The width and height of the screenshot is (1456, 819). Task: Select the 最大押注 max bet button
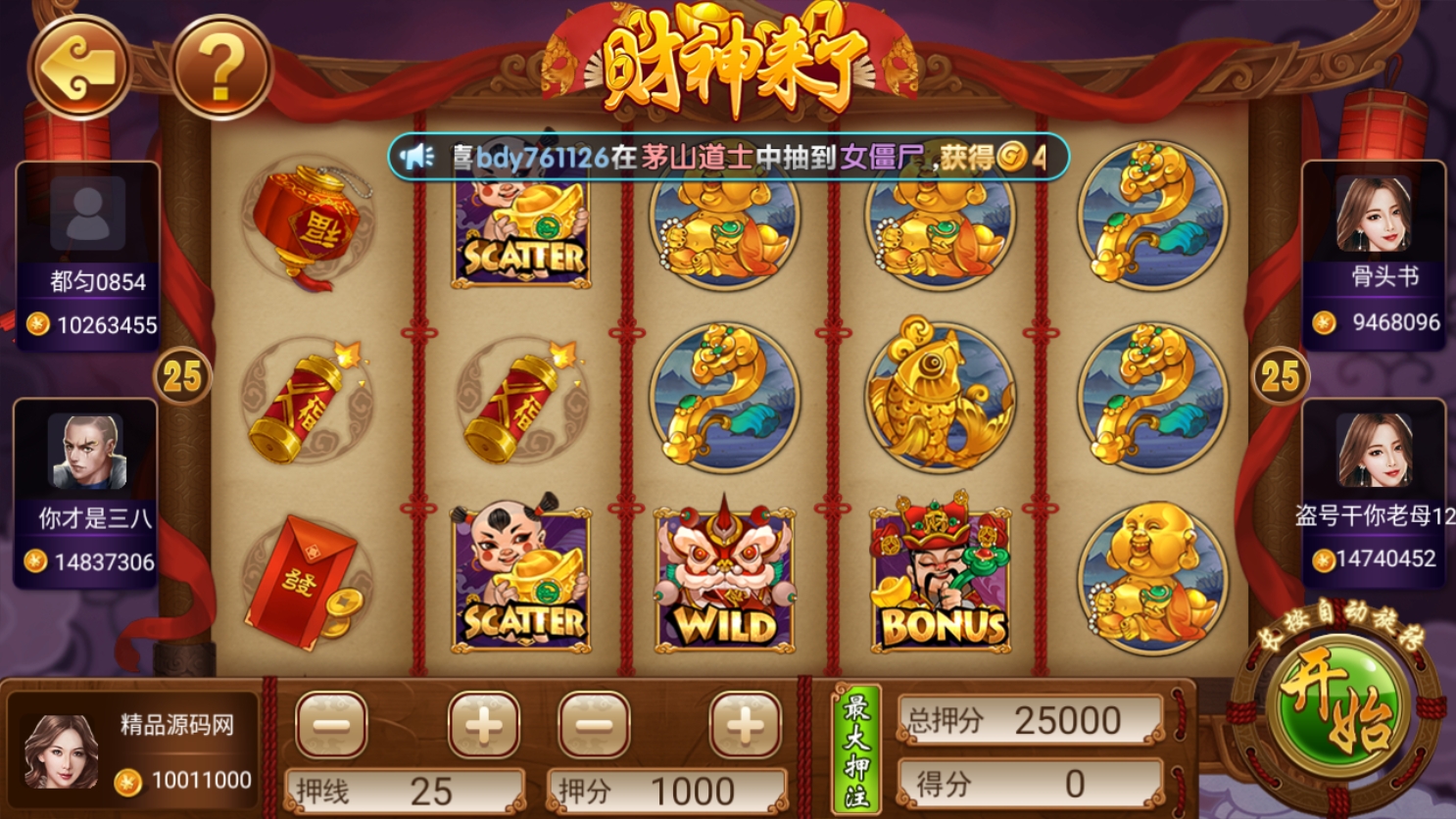tap(856, 749)
